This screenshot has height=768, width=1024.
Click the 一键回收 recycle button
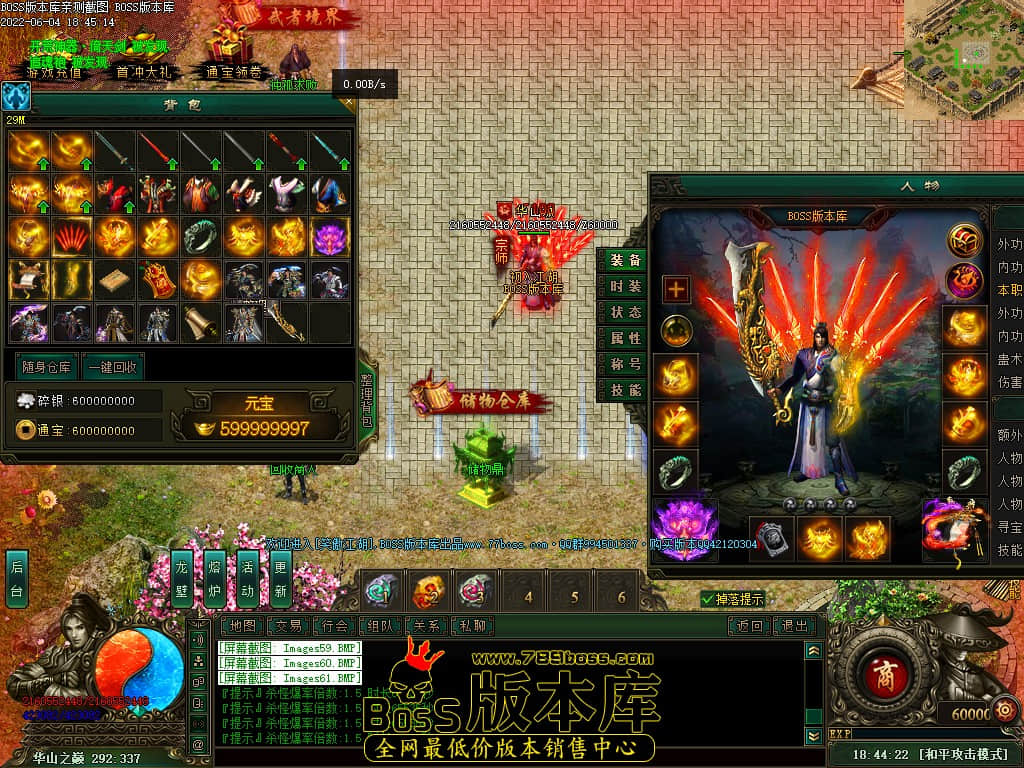112,366
